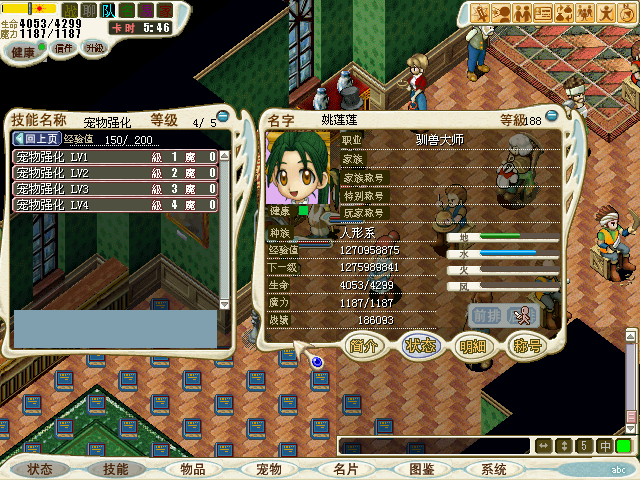Switch to the 明细 details tab
This screenshot has height=480, width=640.
click(471, 346)
